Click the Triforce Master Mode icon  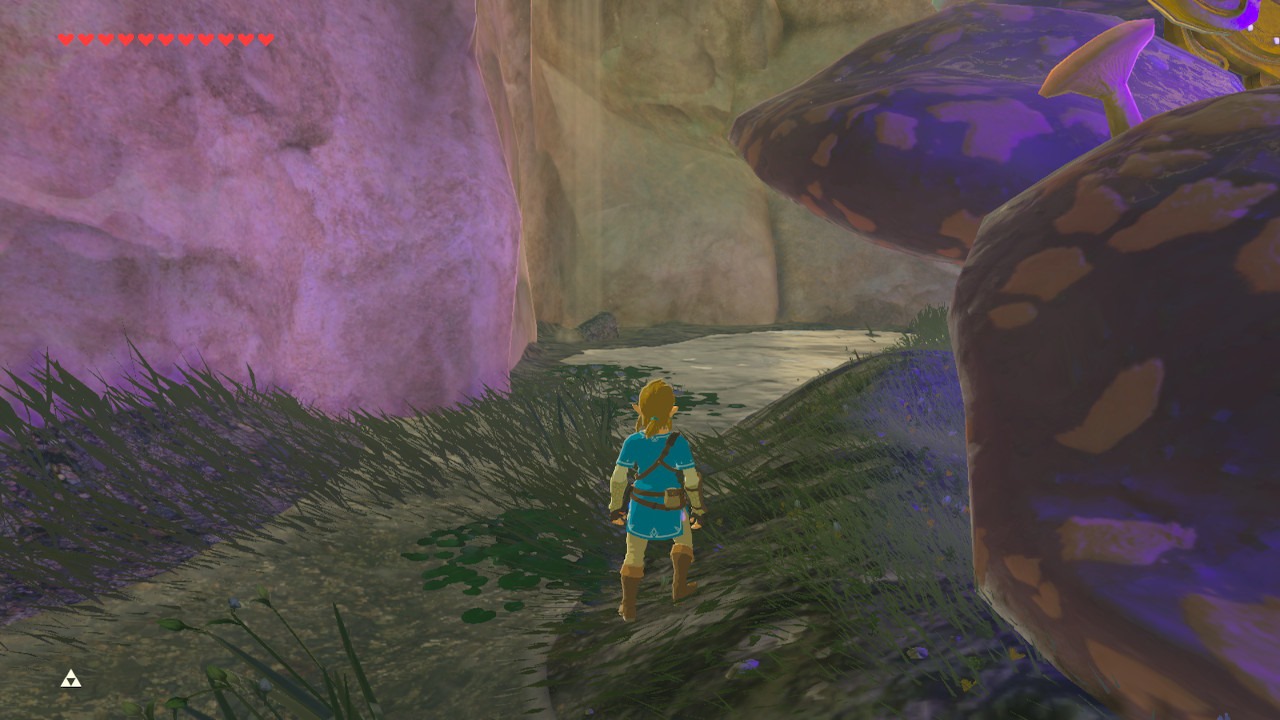pos(71,680)
